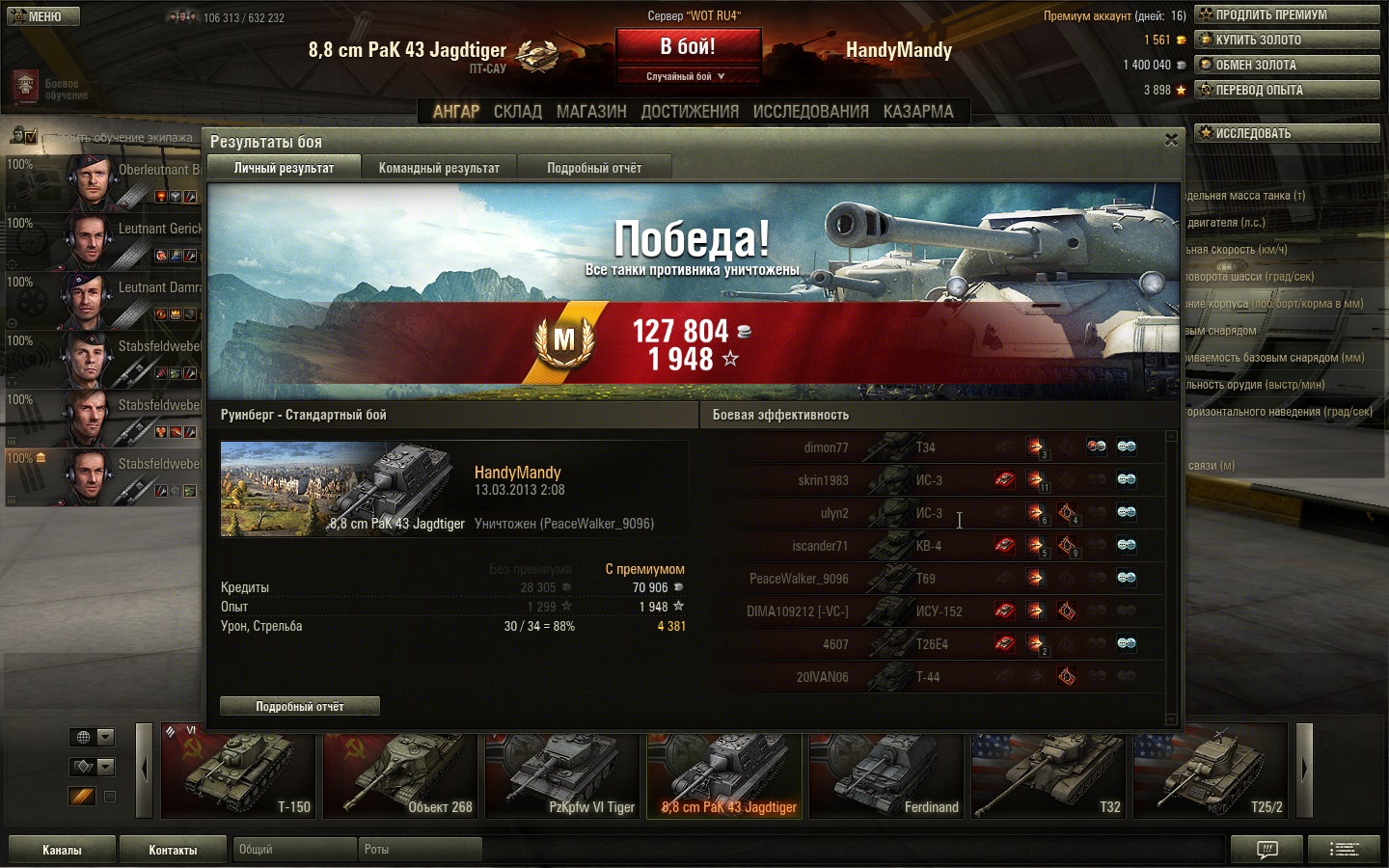
Task: Close the battle results window
Action: click(1171, 140)
